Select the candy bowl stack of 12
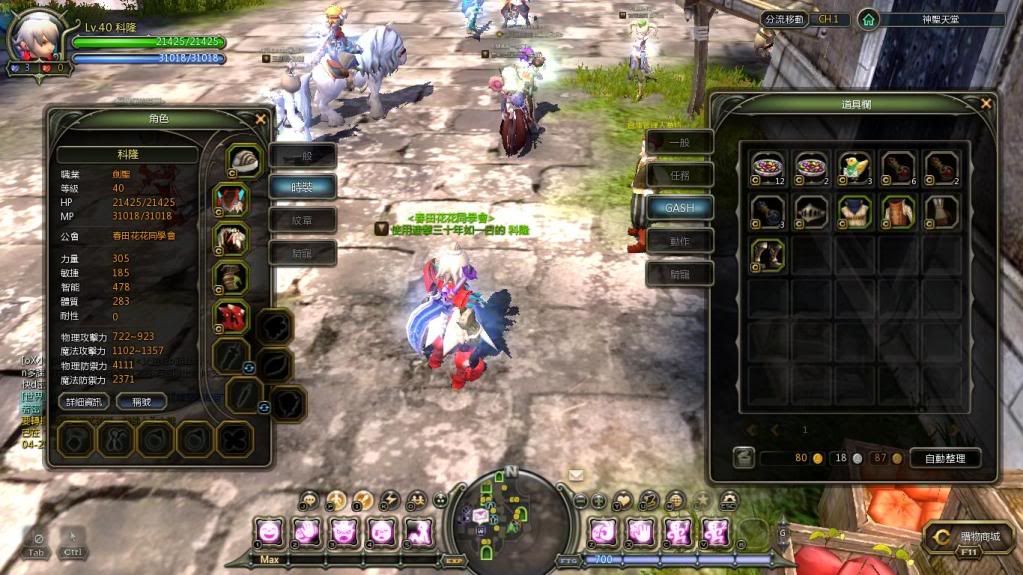The image size is (1023, 575). tap(768, 167)
